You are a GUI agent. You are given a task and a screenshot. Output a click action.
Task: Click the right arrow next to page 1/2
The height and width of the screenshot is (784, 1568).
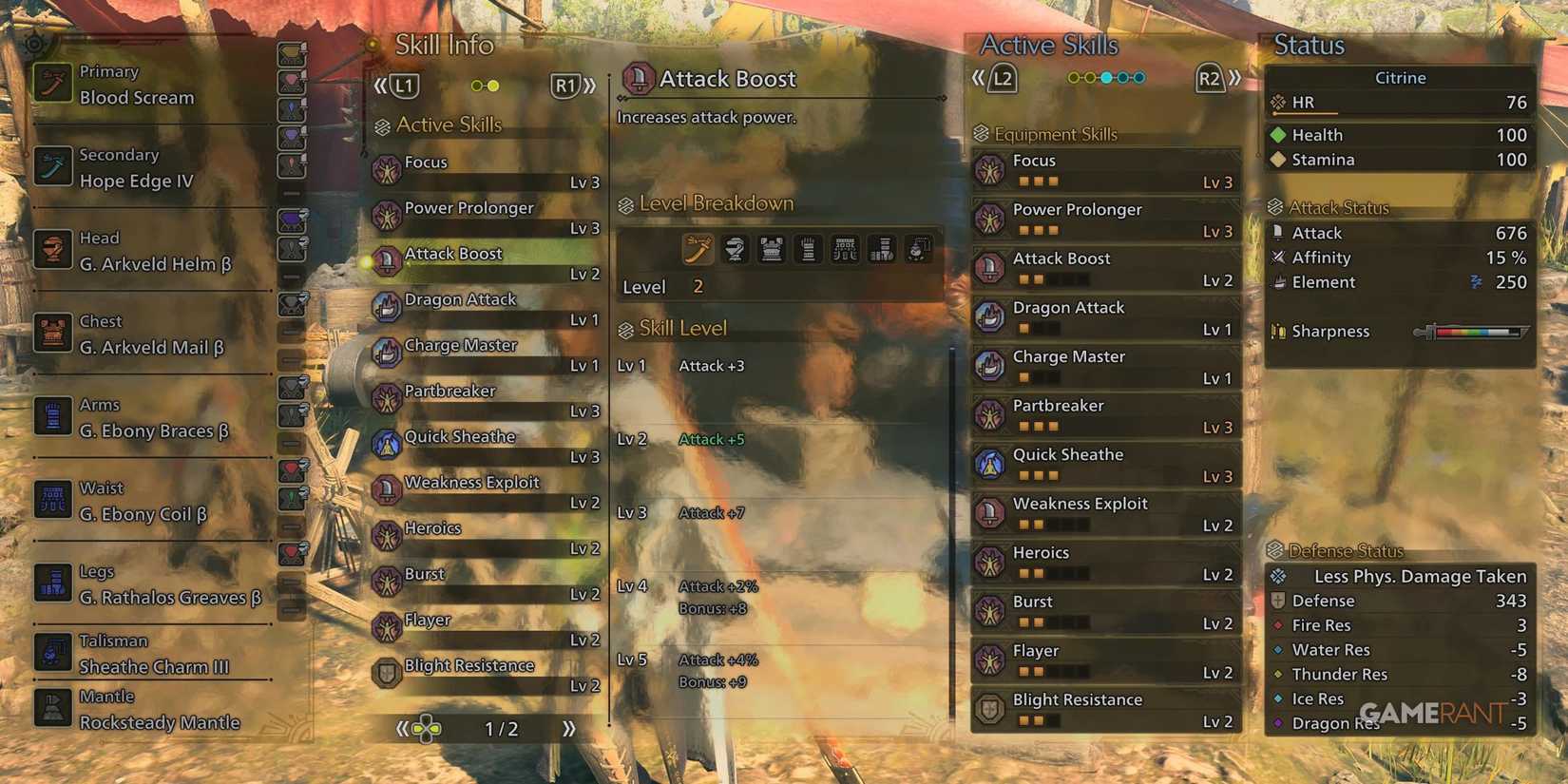click(x=568, y=729)
